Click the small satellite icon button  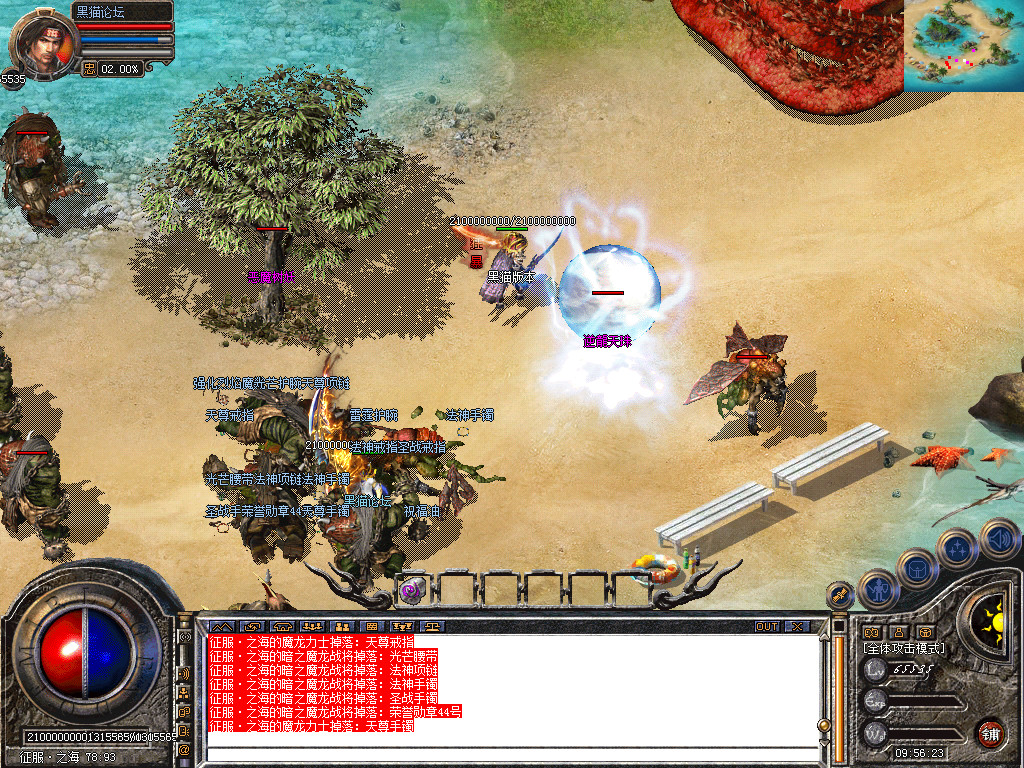coord(840,593)
